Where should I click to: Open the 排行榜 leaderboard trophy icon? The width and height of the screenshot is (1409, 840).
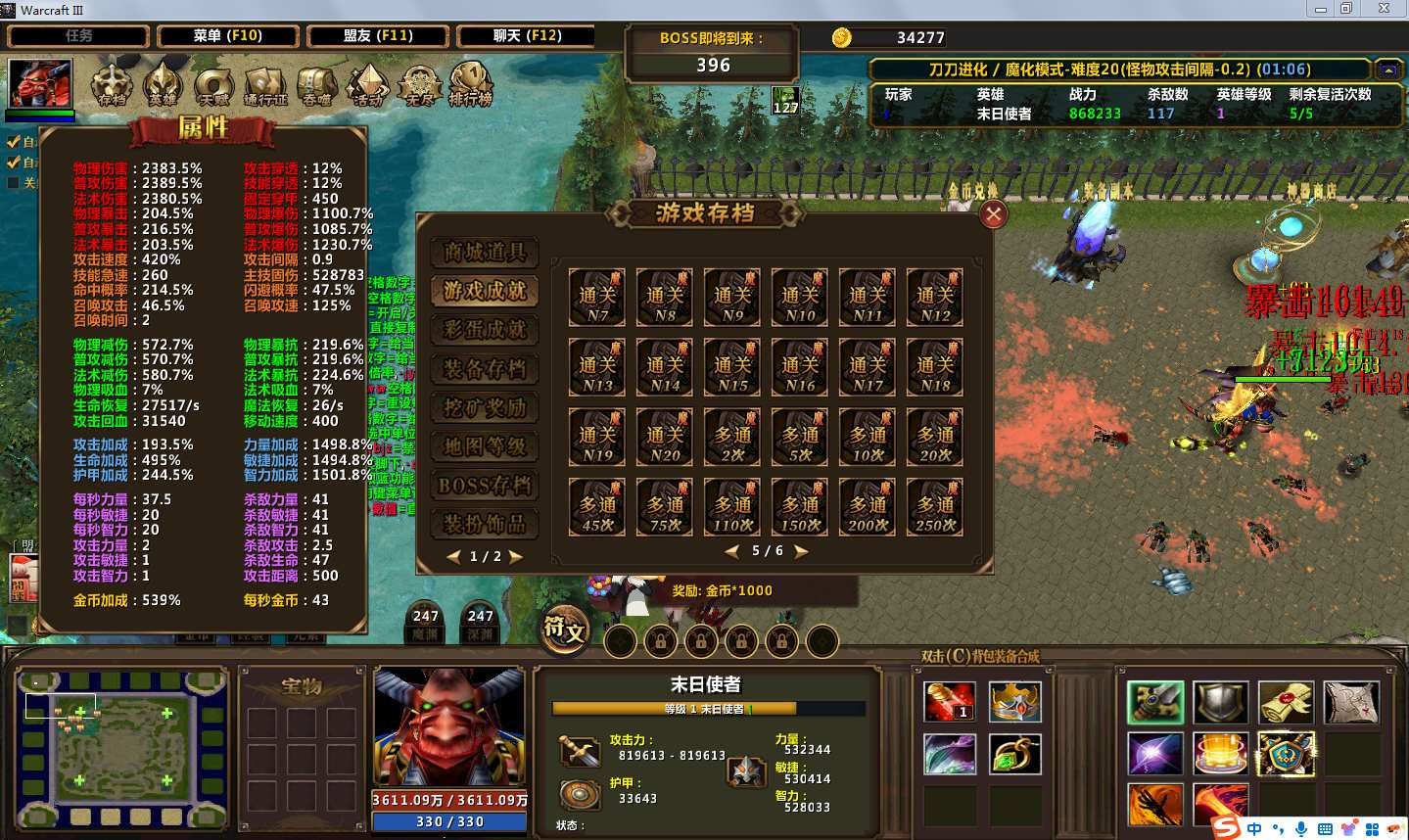pyautogui.click(x=470, y=84)
